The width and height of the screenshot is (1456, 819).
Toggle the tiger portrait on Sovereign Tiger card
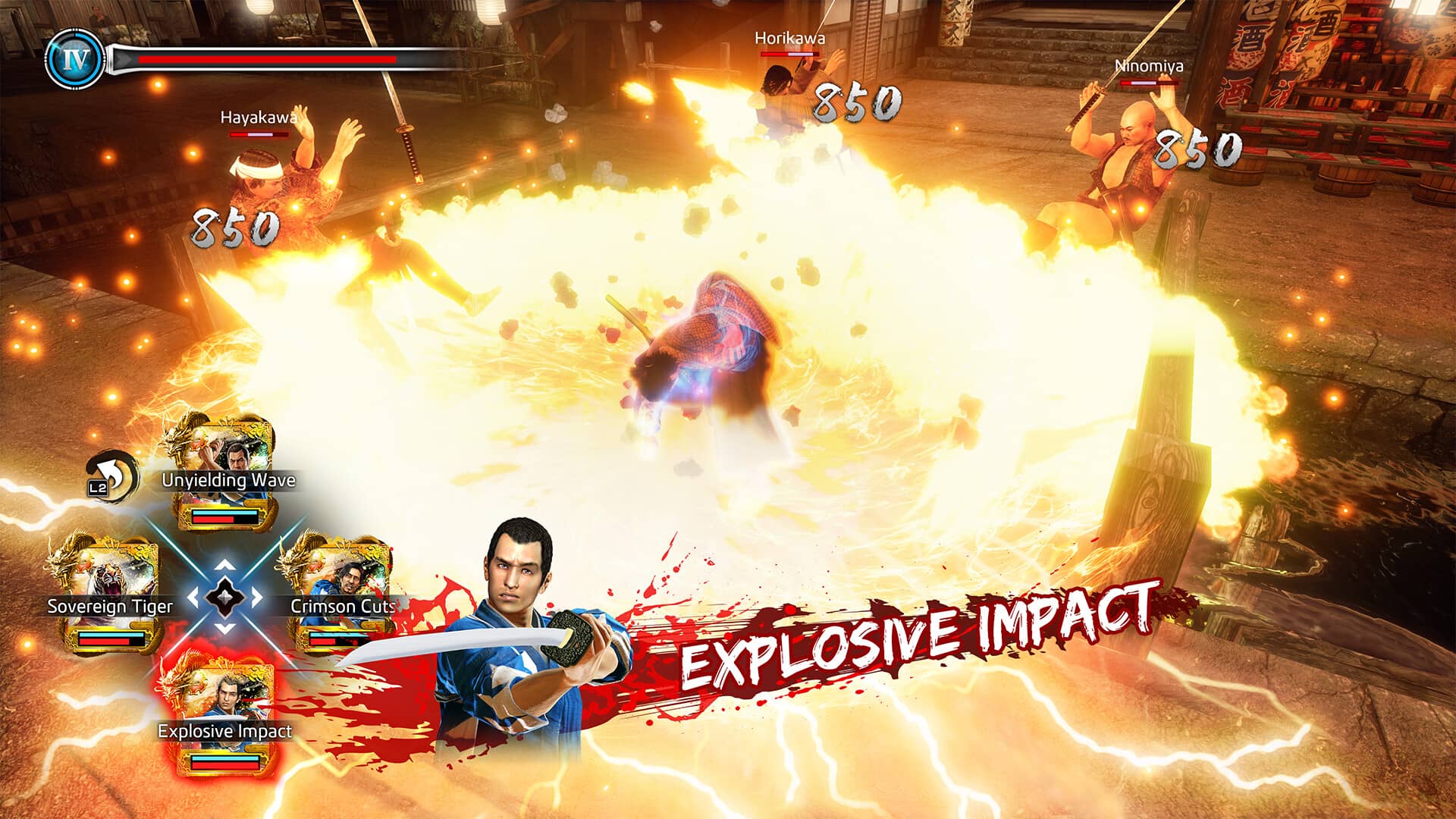110,576
